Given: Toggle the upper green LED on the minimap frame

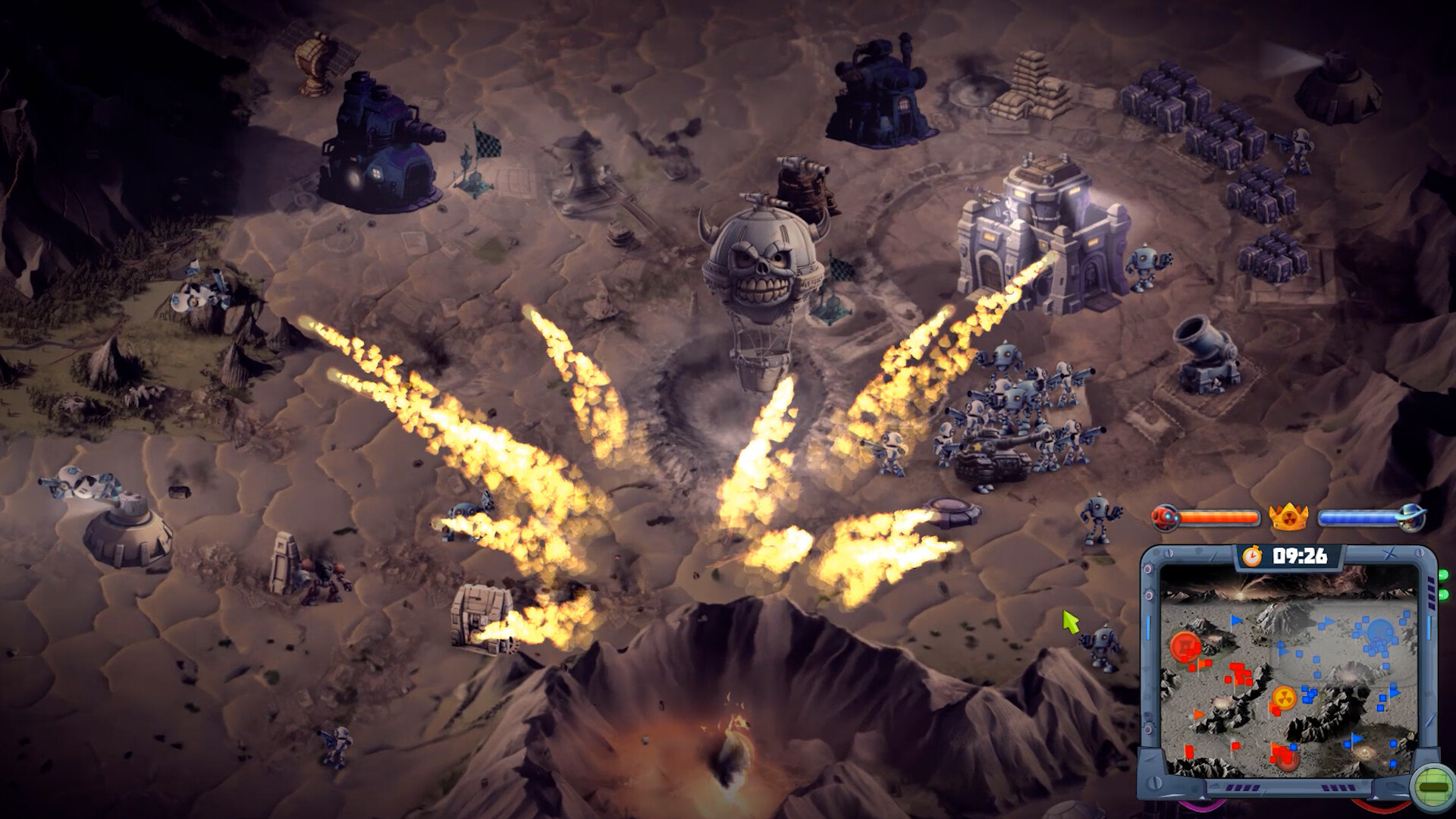Looking at the screenshot, I should click(x=1443, y=575).
